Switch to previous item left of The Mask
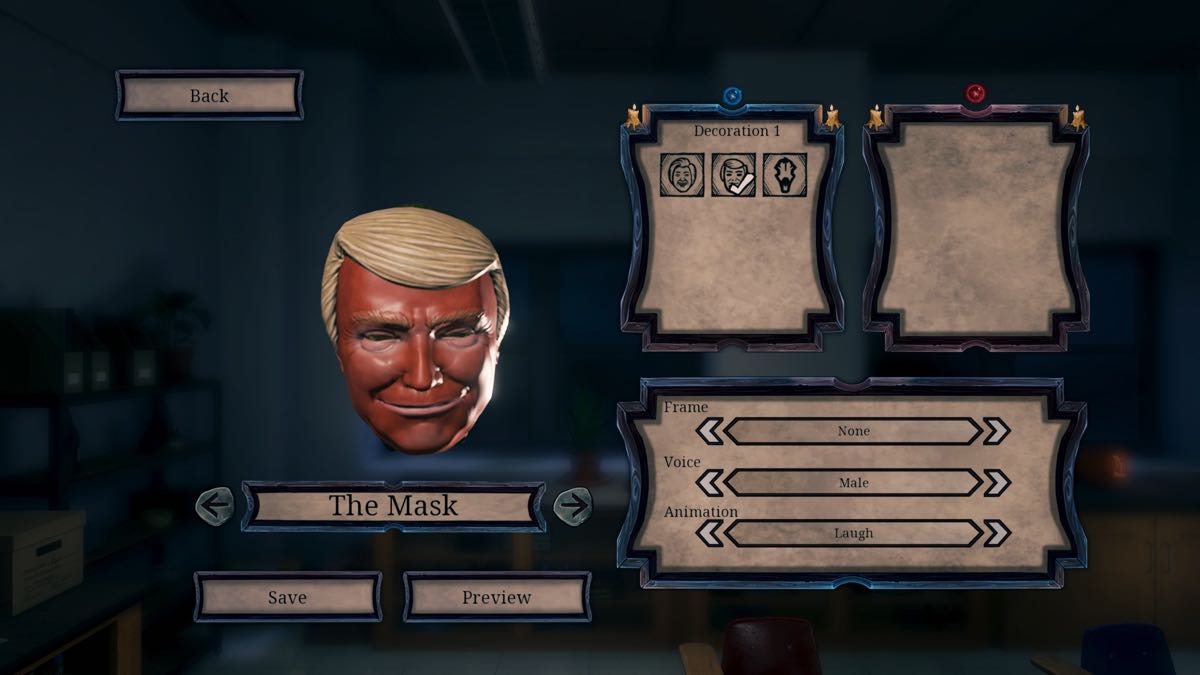The width and height of the screenshot is (1200, 675). 215,505
